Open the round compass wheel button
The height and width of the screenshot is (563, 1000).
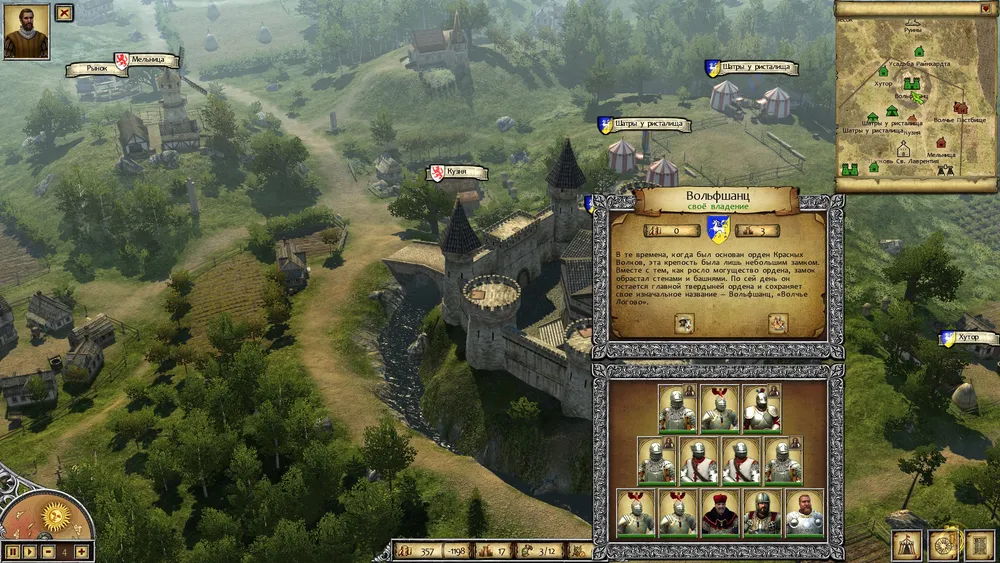point(942,544)
